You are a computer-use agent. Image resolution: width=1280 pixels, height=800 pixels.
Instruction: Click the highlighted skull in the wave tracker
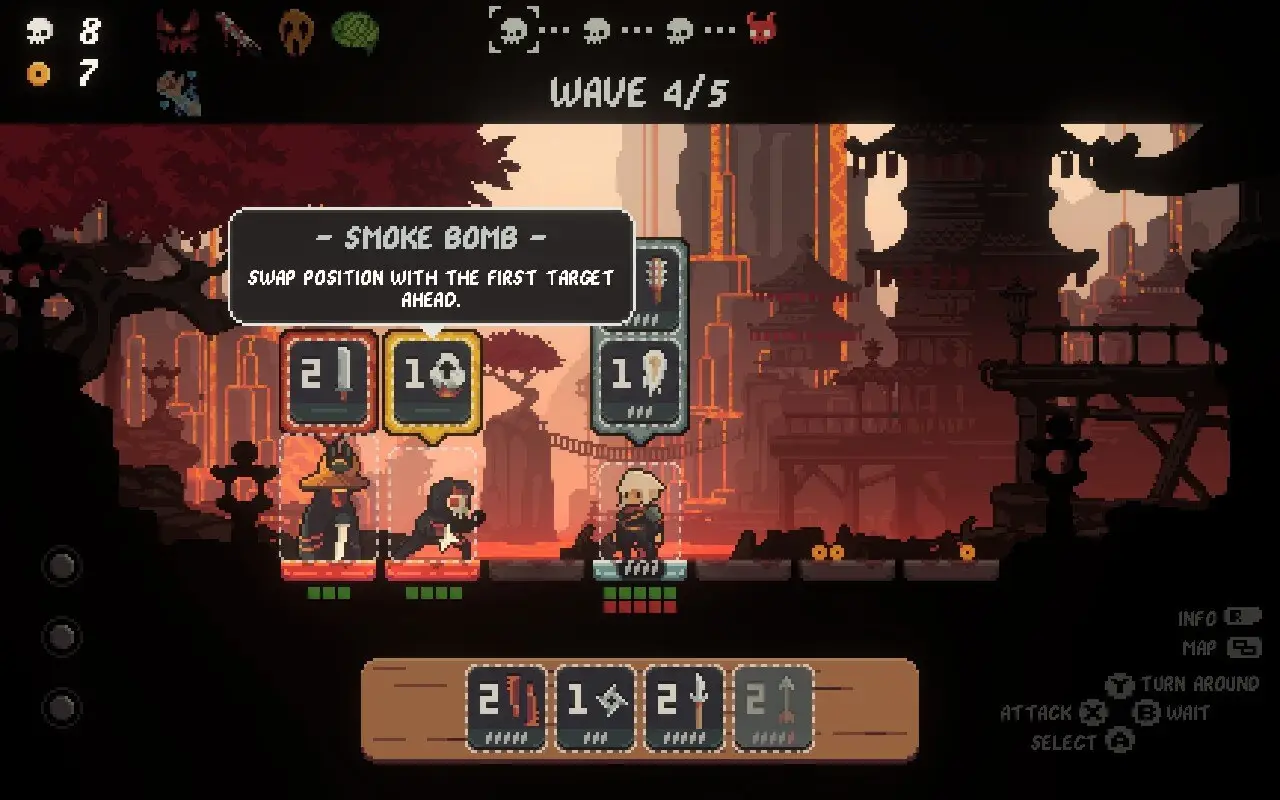click(x=513, y=30)
